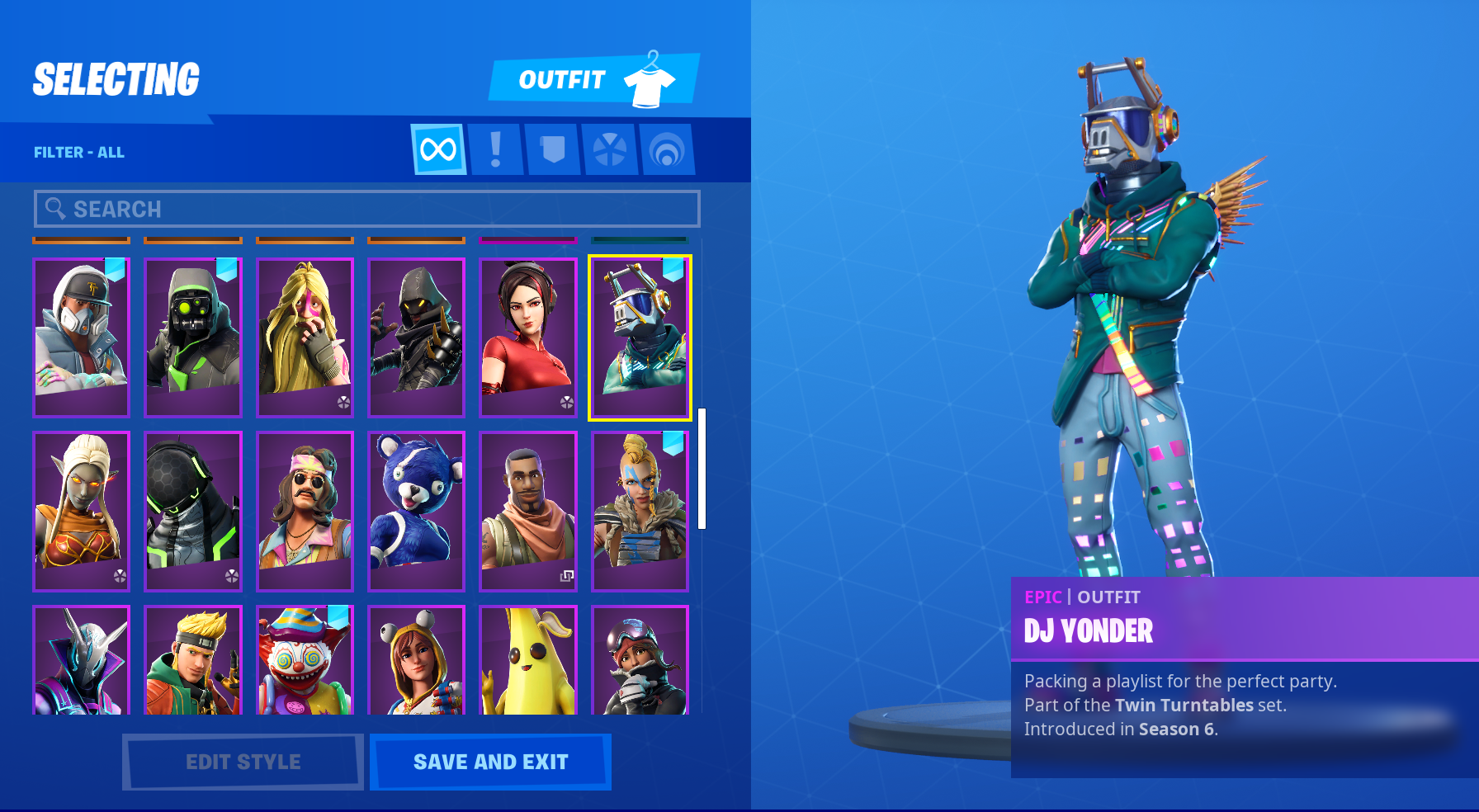Select the clown outfit with swirly eyes
This screenshot has height=812, width=1479.
(x=305, y=660)
